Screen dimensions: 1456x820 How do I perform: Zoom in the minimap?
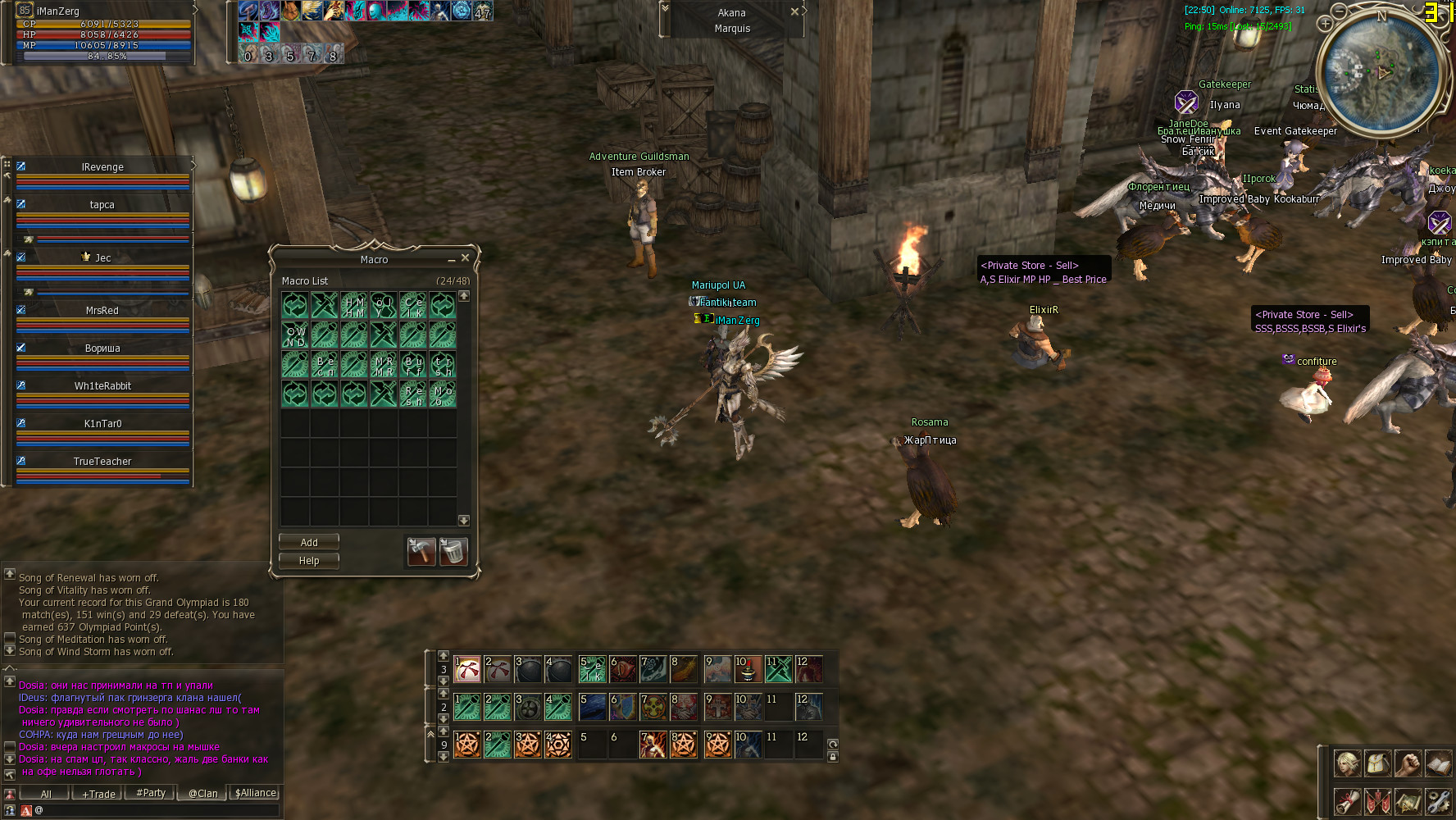[1325, 24]
